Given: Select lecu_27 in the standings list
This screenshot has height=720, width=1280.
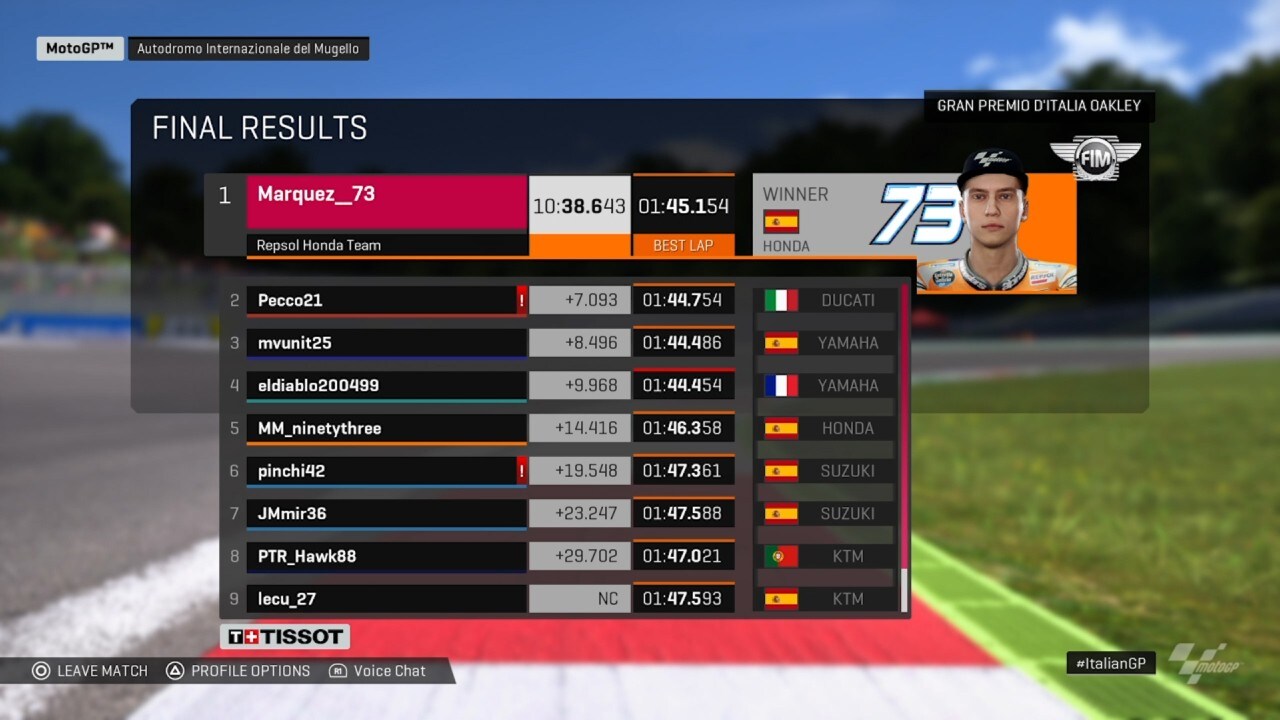Looking at the screenshot, I should coord(386,599).
